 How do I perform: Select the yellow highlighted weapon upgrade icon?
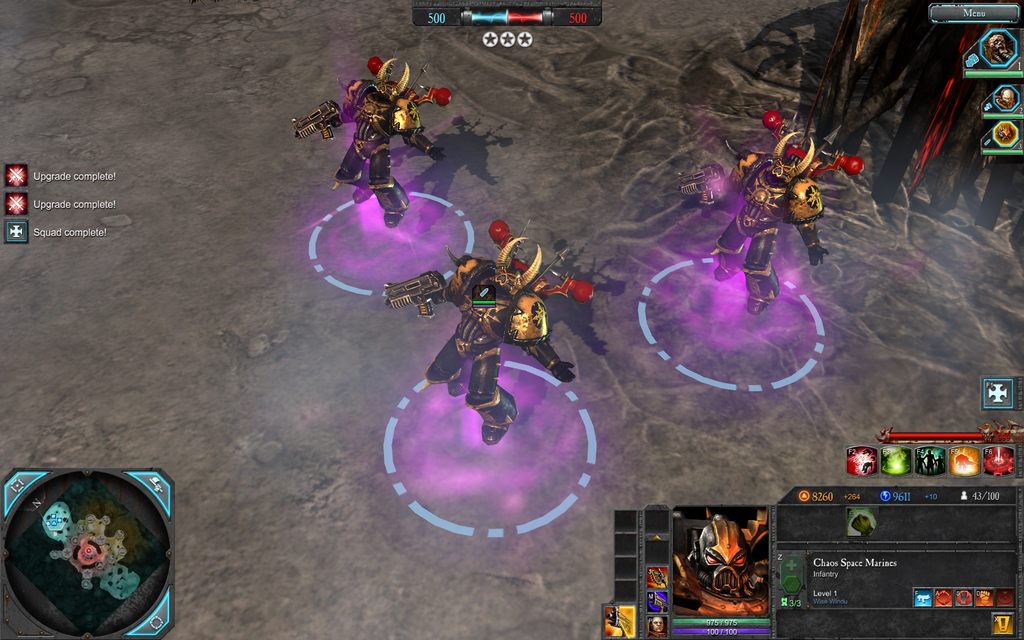click(x=620, y=622)
